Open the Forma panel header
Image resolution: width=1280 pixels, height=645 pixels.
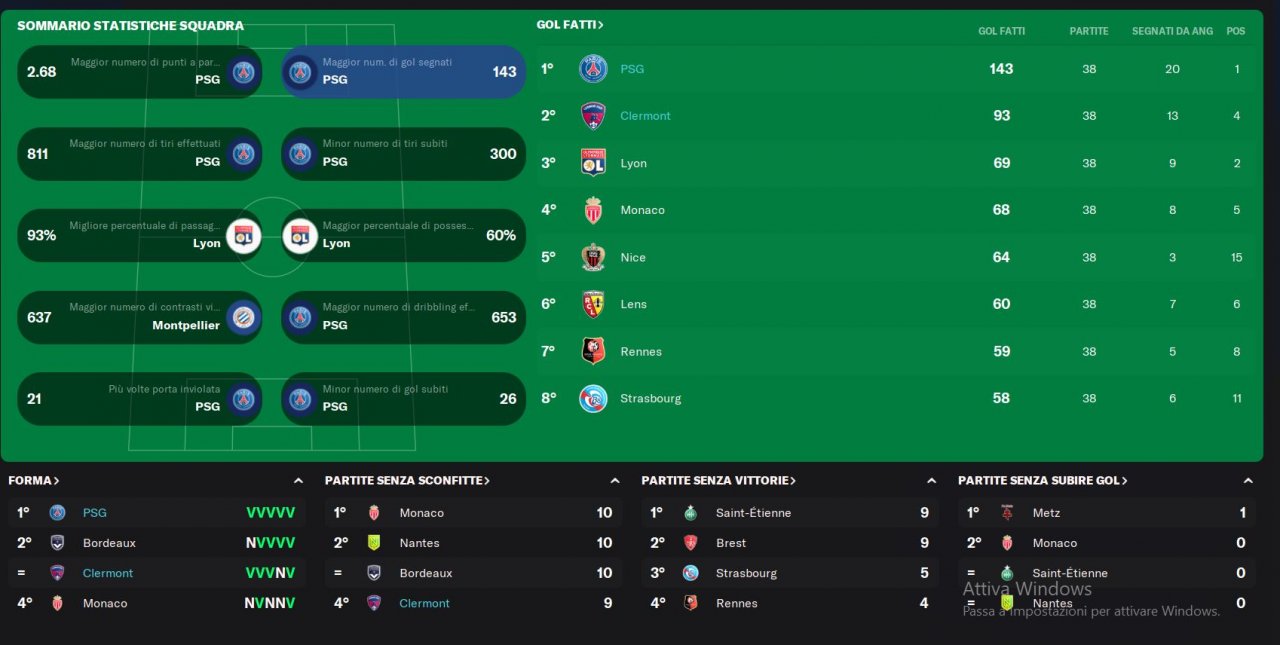pos(34,481)
